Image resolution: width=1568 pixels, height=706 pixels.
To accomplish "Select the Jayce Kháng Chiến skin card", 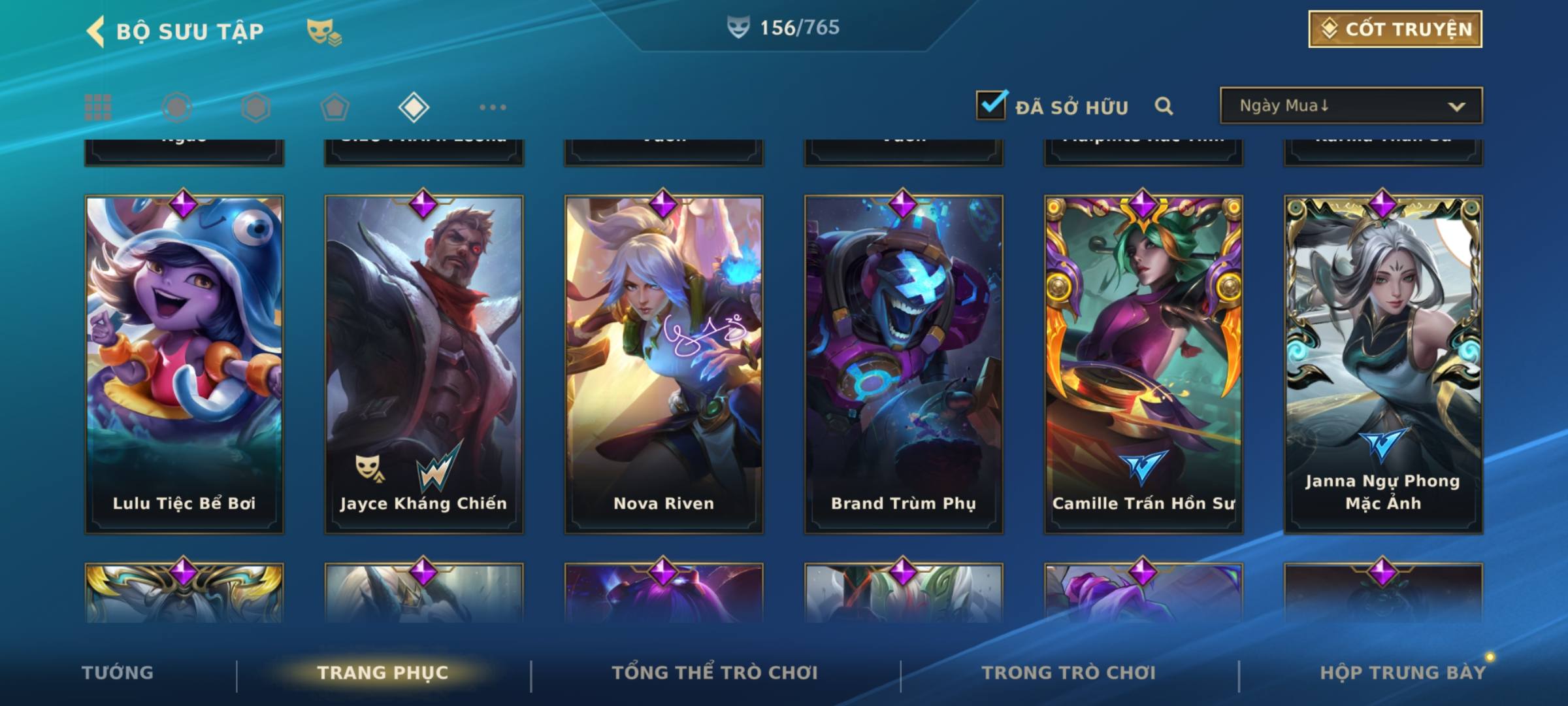I will [x=424, y=364].
